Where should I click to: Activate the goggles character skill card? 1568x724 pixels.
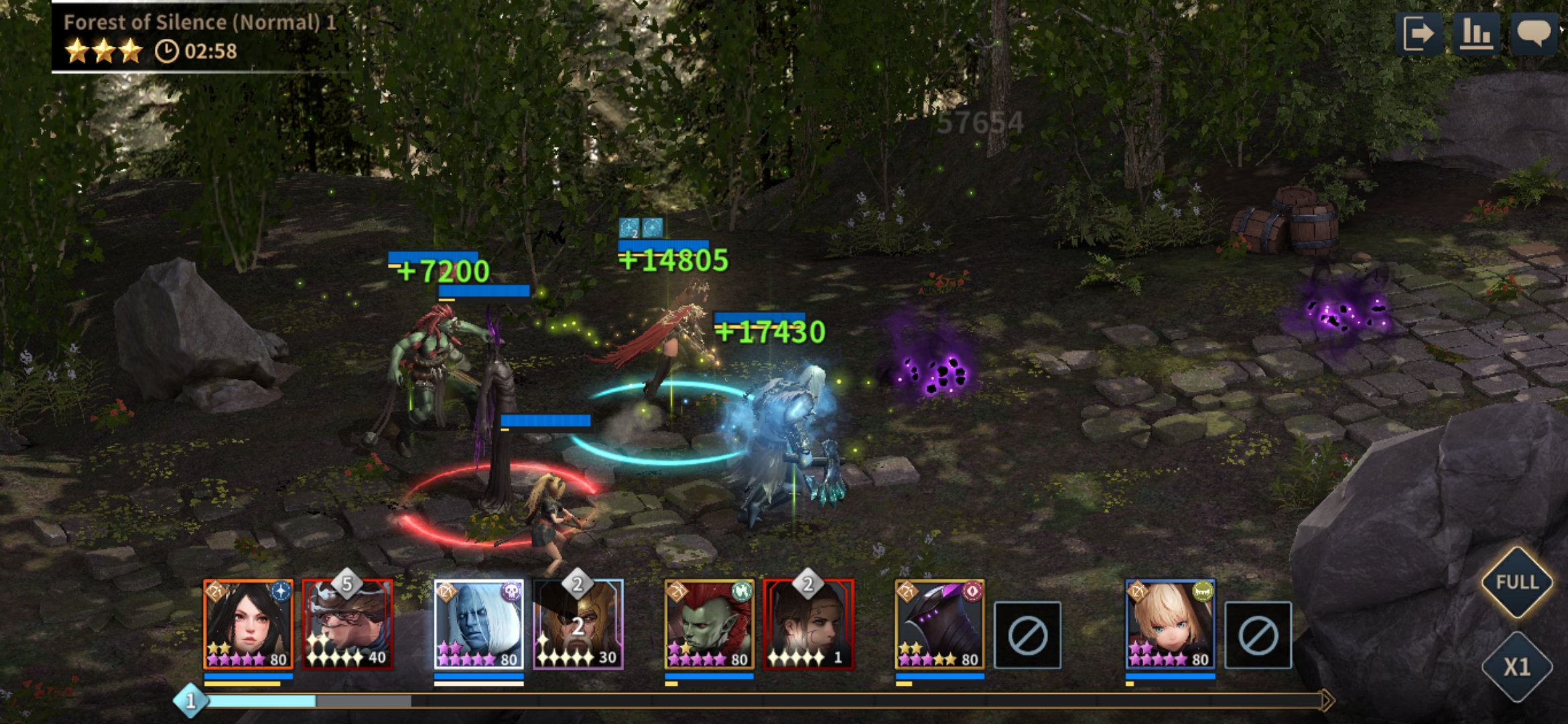[x=347, y=625]
